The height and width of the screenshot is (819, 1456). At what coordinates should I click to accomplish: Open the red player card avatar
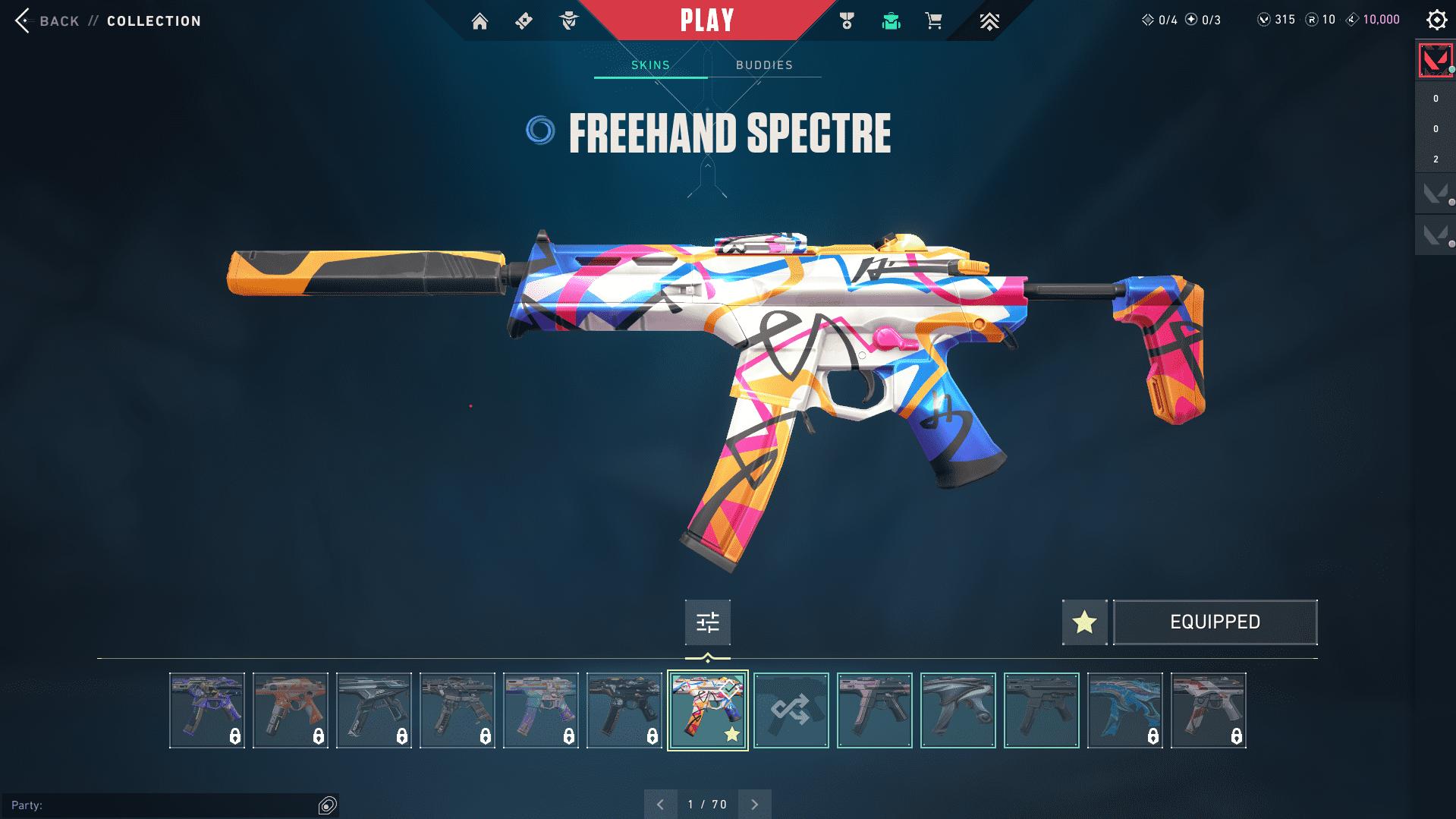tap(1435, 60)
